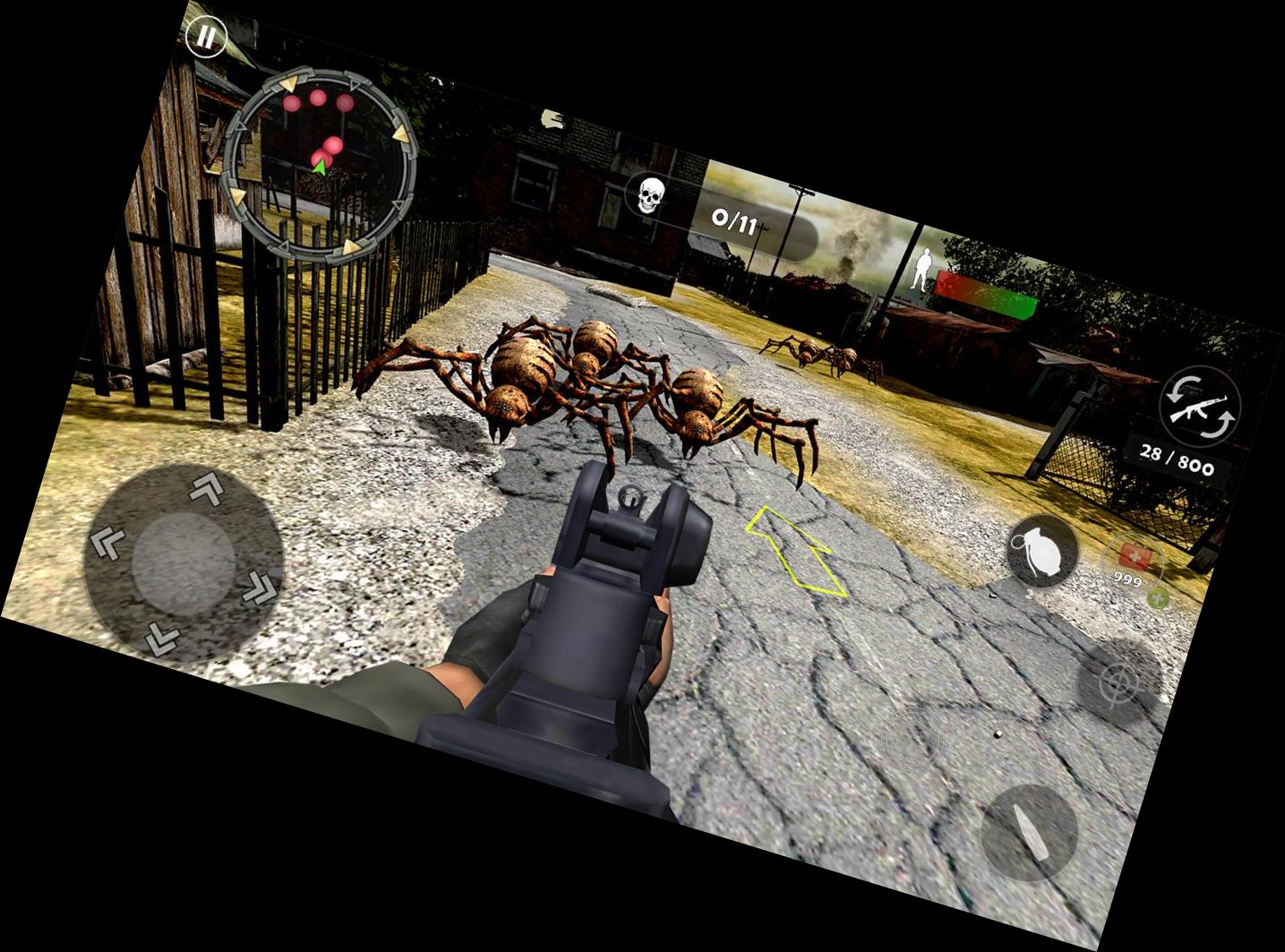Tap the 0/11 kill progress display
Image resolution: width=1285 pixels, height=952 pixels.
[736, 218]
